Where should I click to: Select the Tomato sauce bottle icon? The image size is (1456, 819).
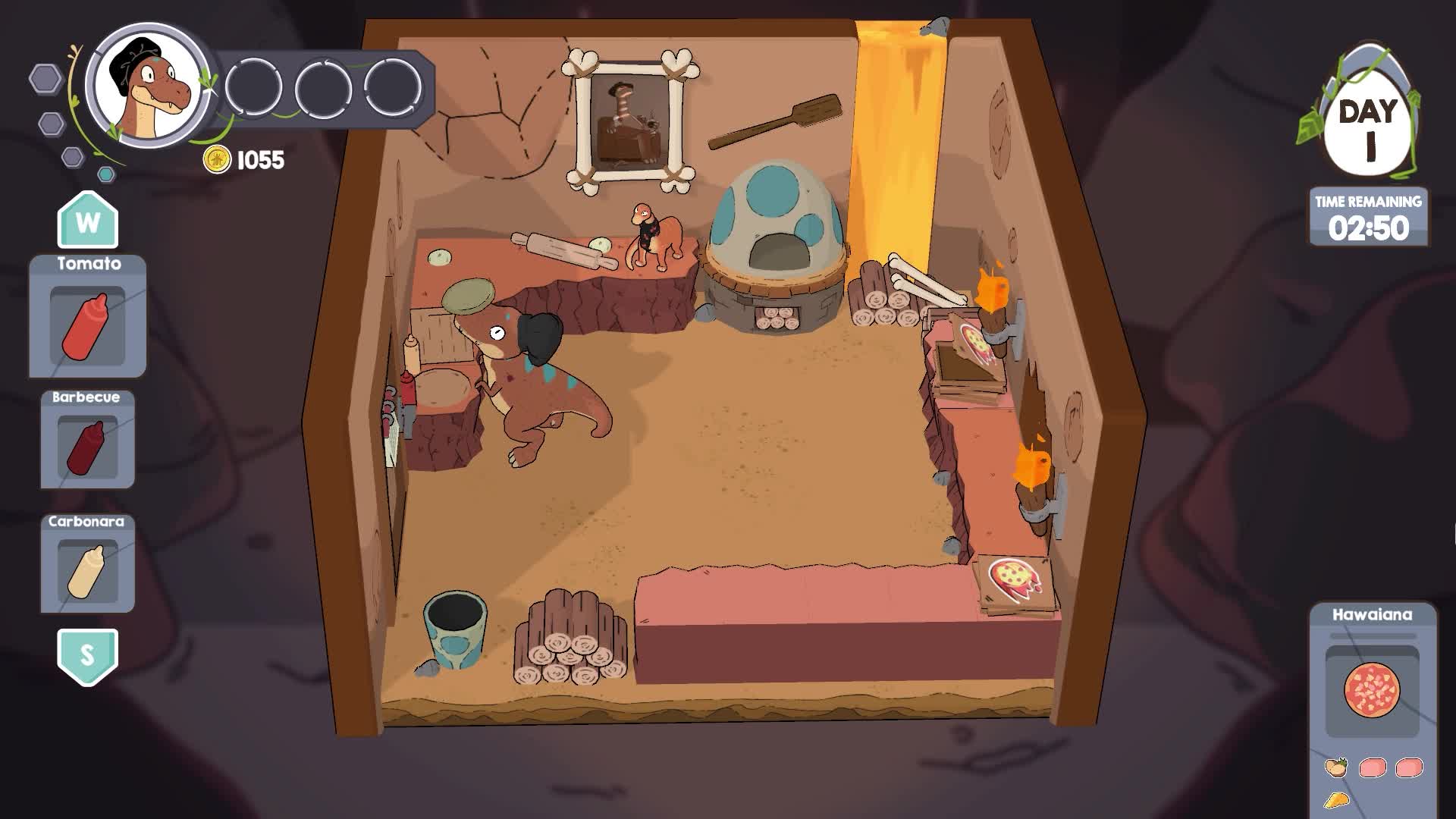86,328
